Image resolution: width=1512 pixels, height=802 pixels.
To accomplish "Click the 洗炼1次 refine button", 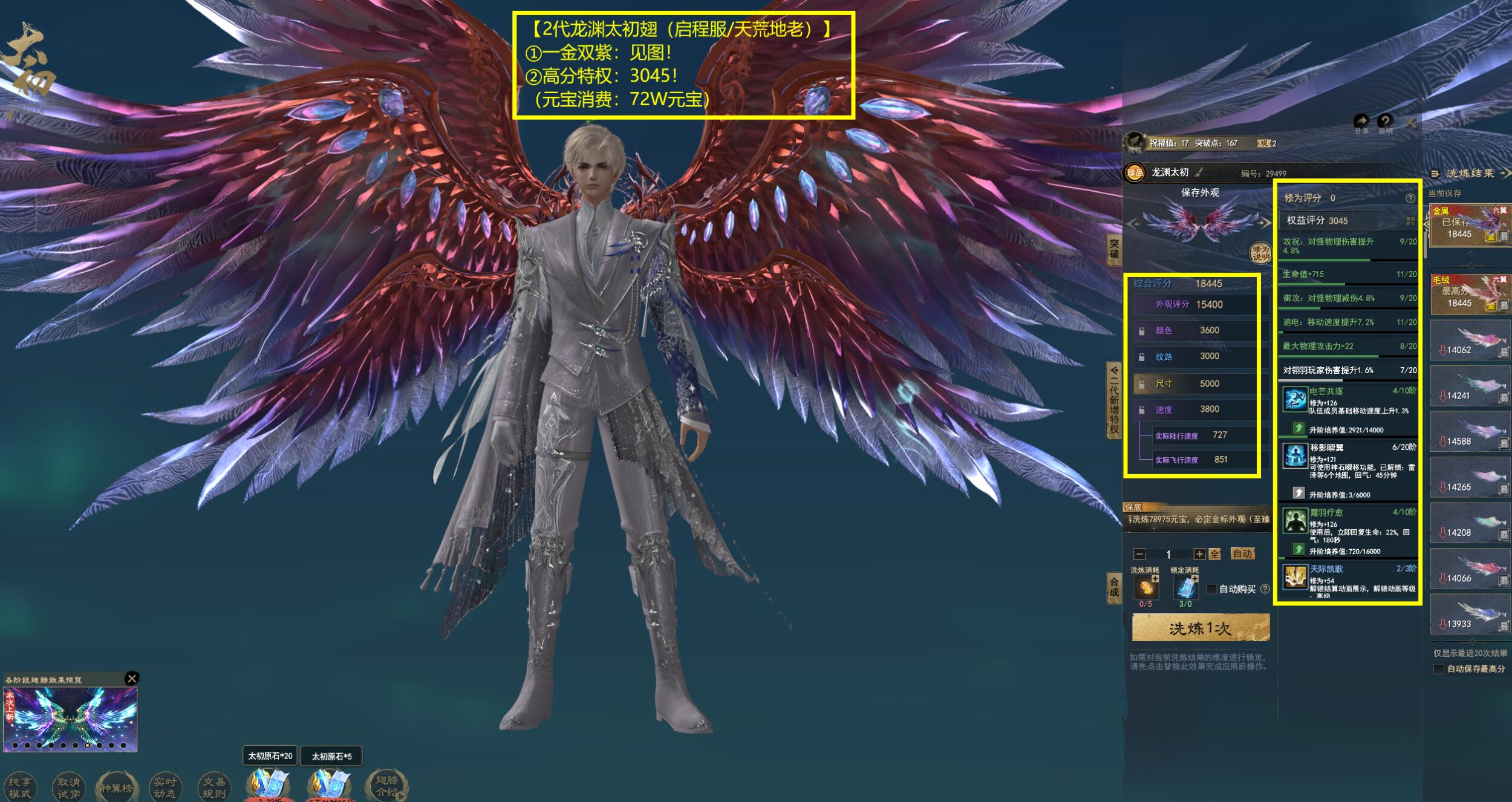I will pyautogui.click(x=1200, y=628).
